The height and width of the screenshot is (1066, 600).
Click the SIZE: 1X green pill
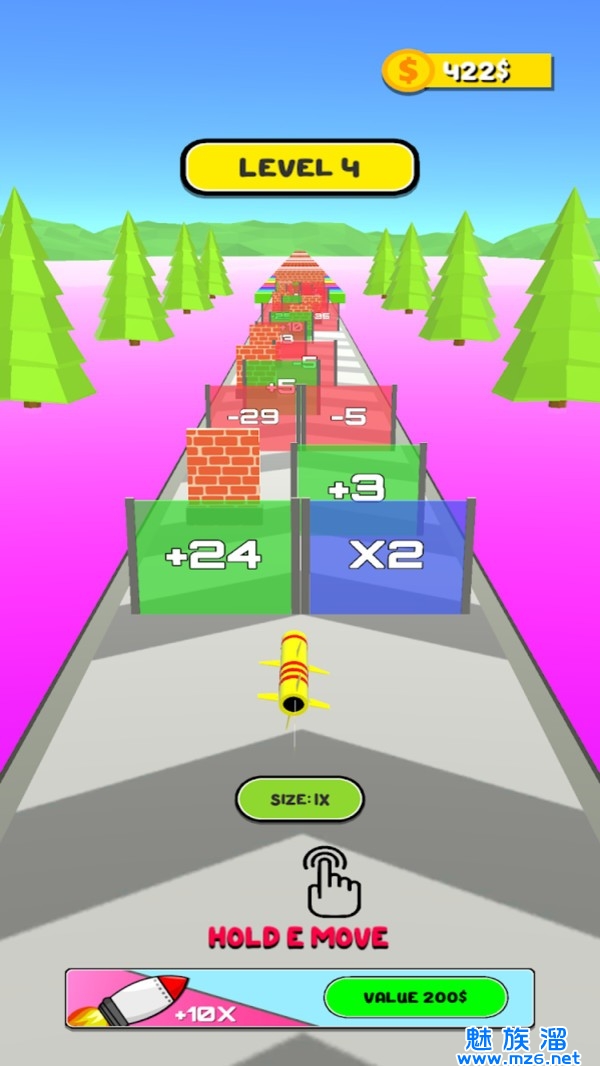click(x=299, y=799)
